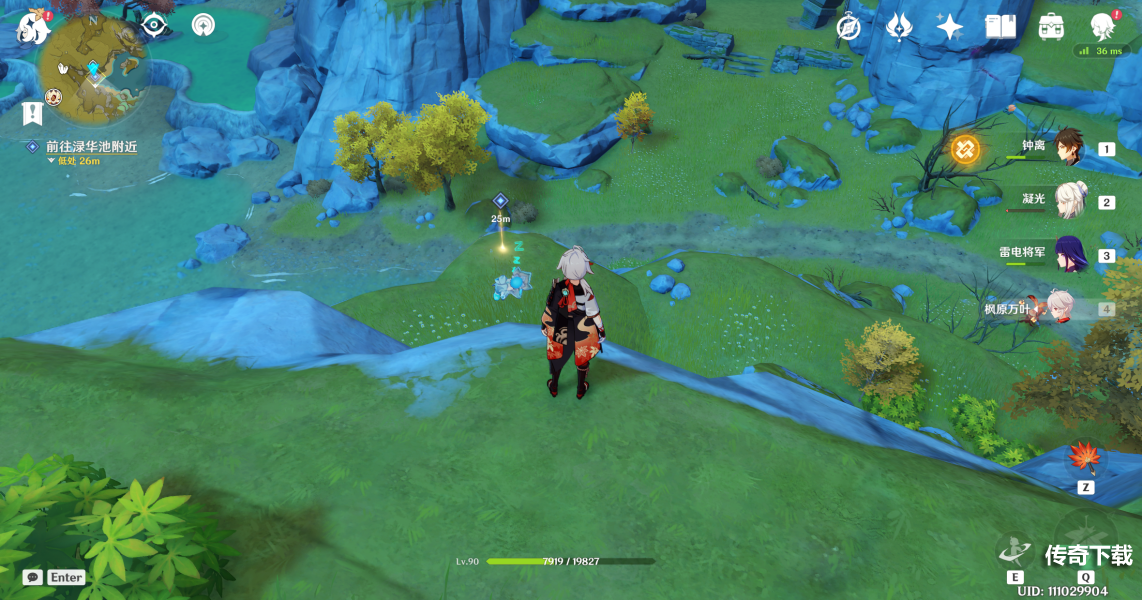Click the eye-shaped icon beside the minimap

click(x=154, y=25)
